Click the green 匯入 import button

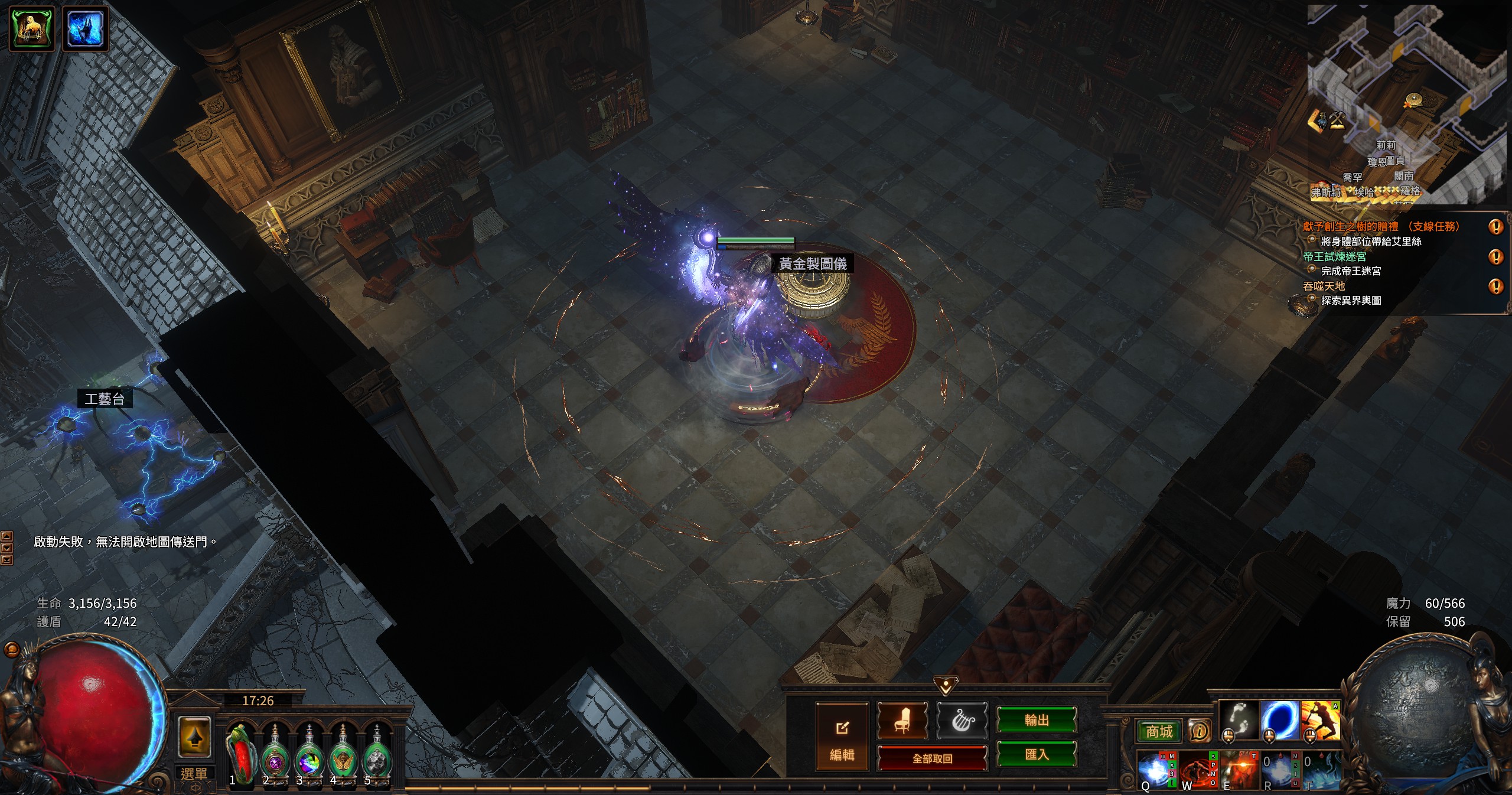point(1037,754)
